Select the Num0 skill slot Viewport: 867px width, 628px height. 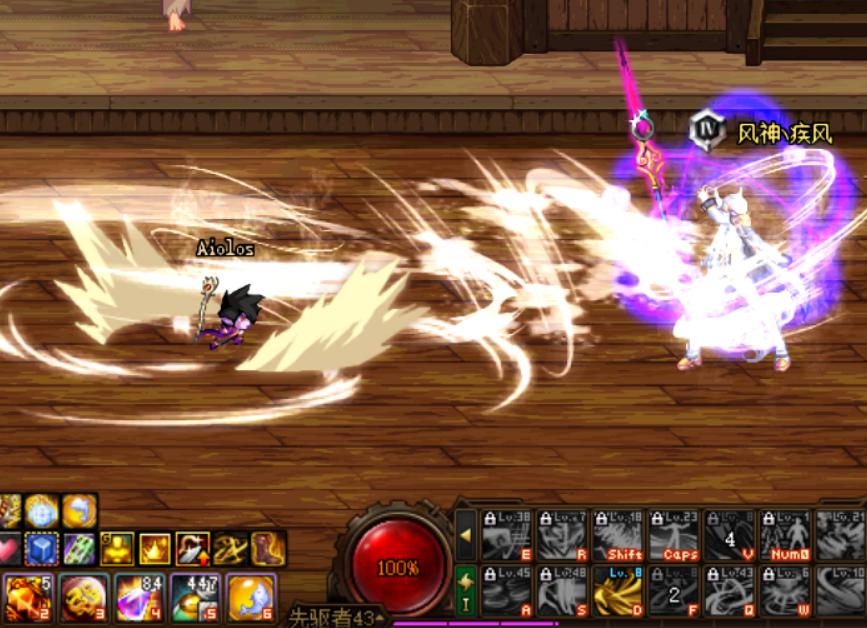785,535
